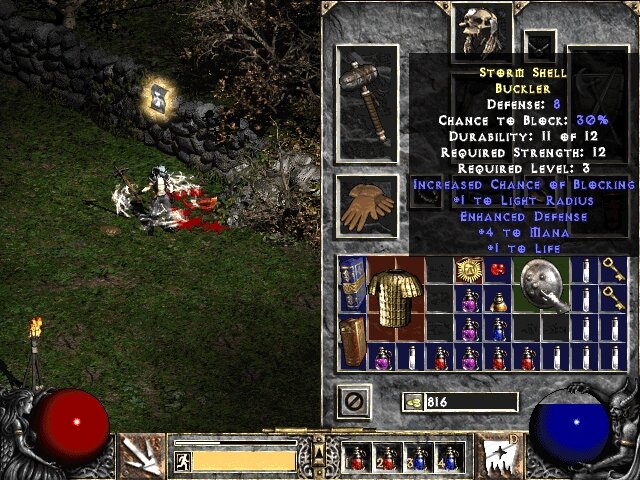Close the inventory panel
This screenshot has width=640, height=480.
click(x=356, y=401)
